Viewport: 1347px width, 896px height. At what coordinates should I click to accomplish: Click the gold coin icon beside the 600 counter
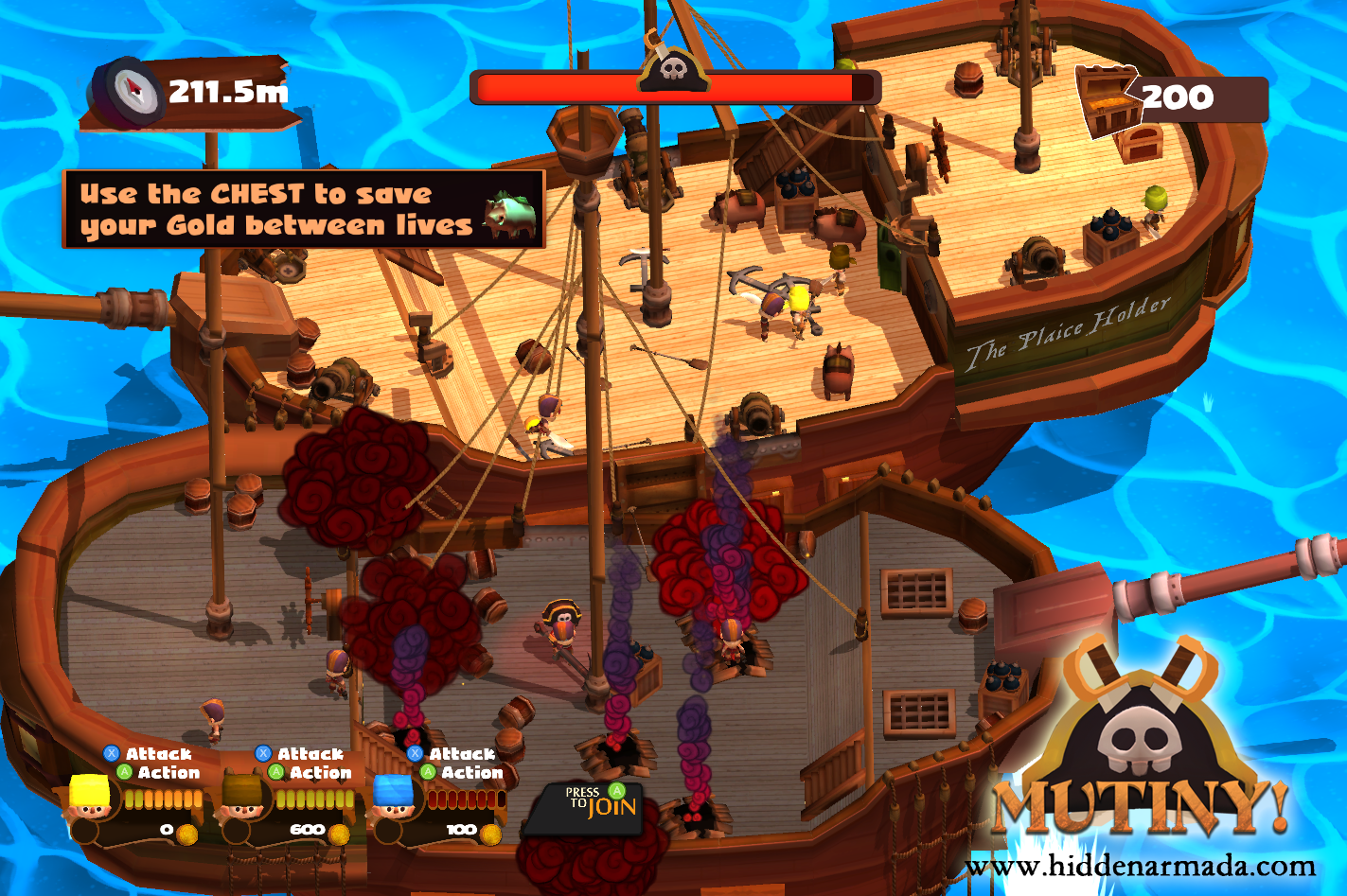pyautogui.click(x=341, y=835)
